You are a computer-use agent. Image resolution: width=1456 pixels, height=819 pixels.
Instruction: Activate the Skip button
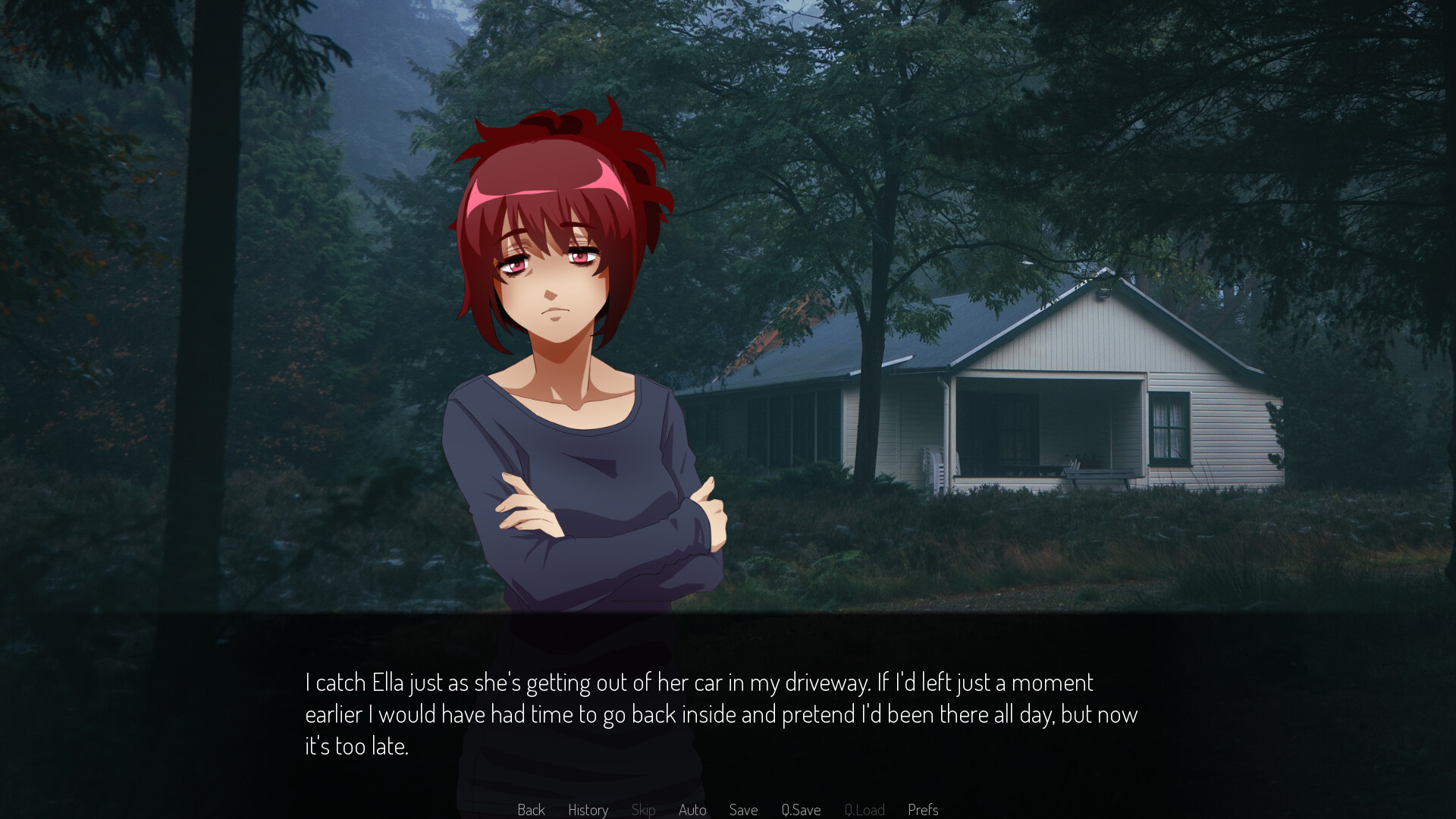643,809
